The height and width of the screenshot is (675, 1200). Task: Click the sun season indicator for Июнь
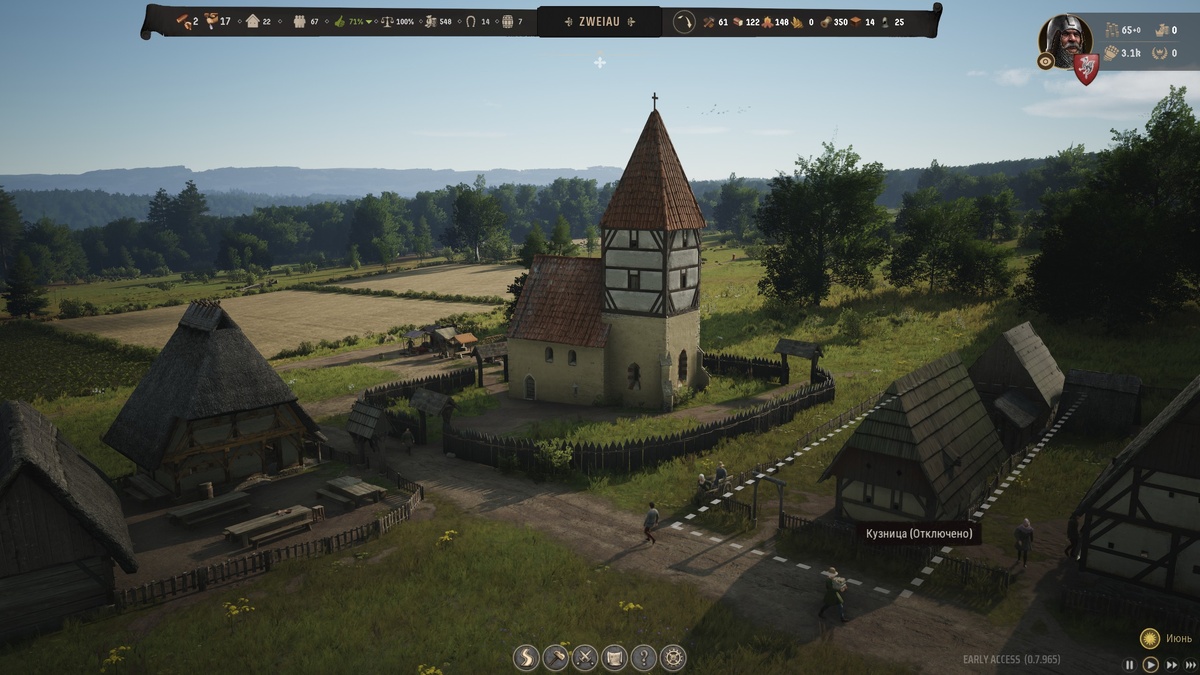[x=1150, y=637]
